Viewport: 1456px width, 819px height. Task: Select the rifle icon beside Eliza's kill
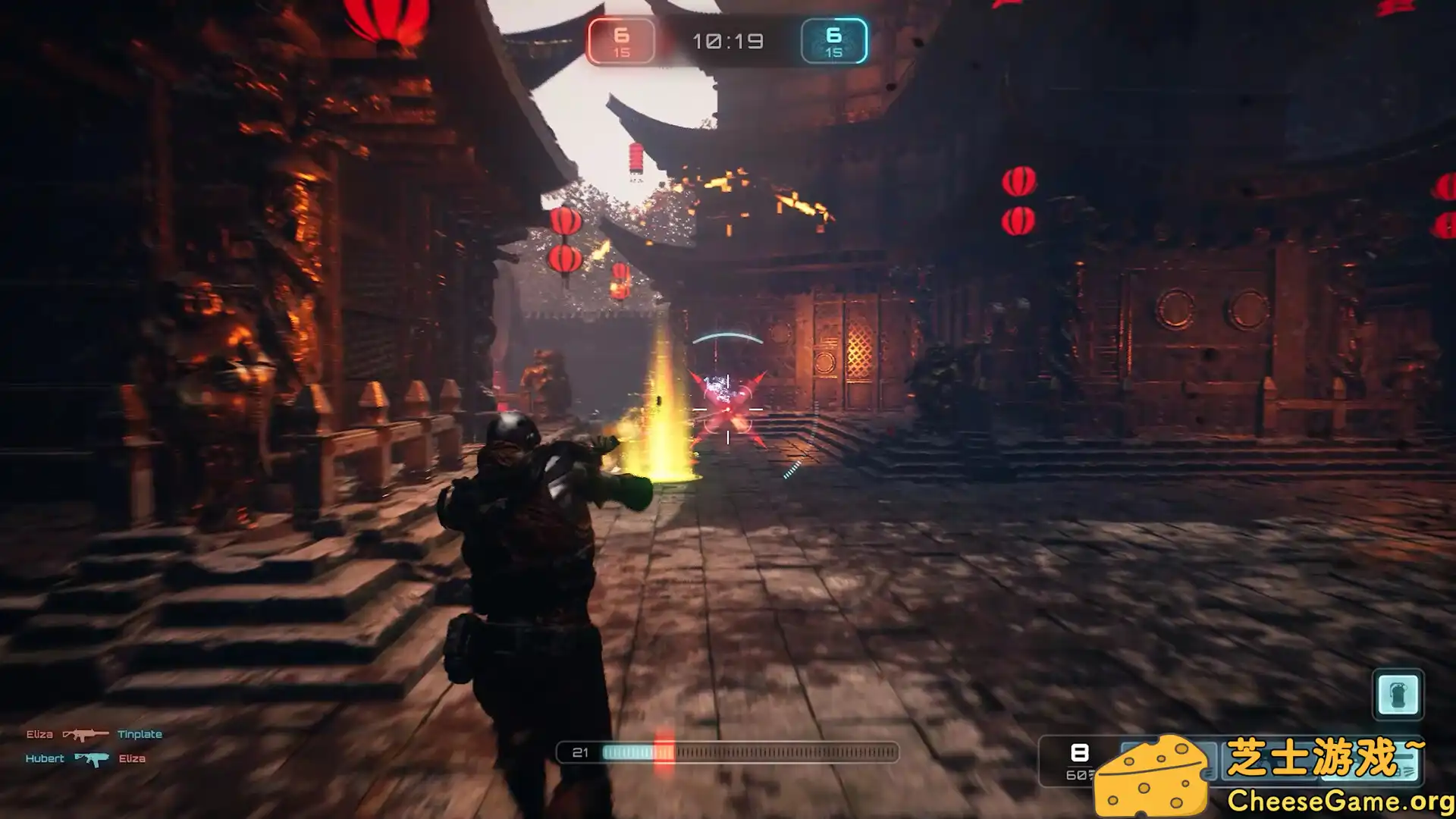tap(86, 734)
